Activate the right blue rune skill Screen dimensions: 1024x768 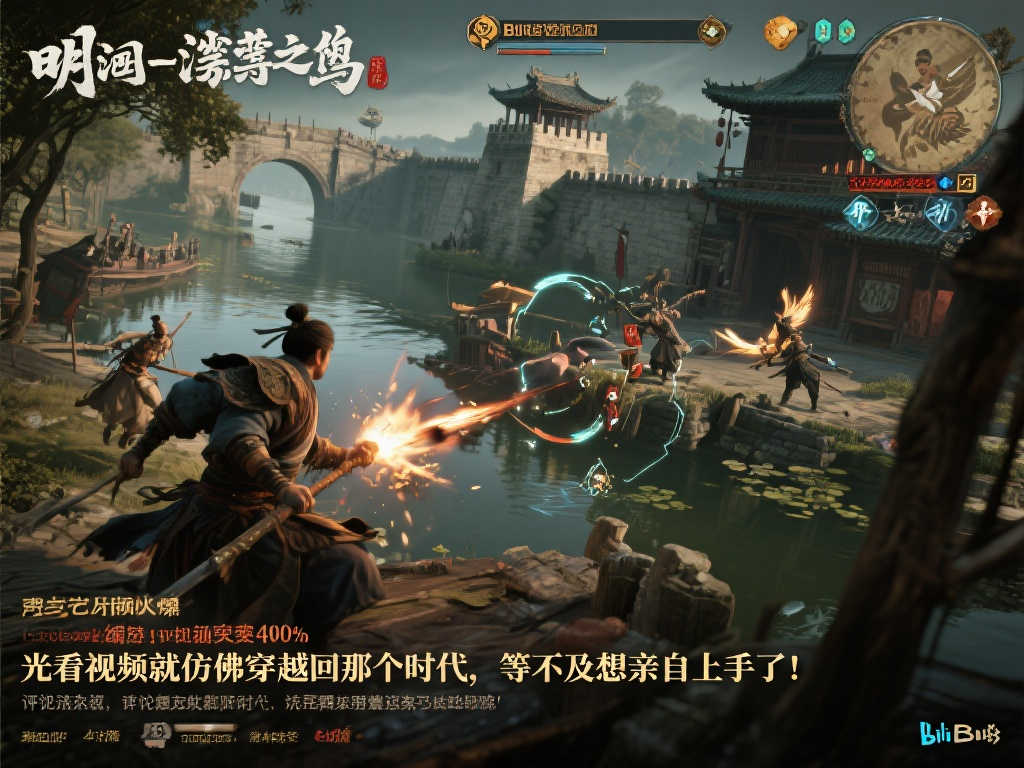point(939,213)
